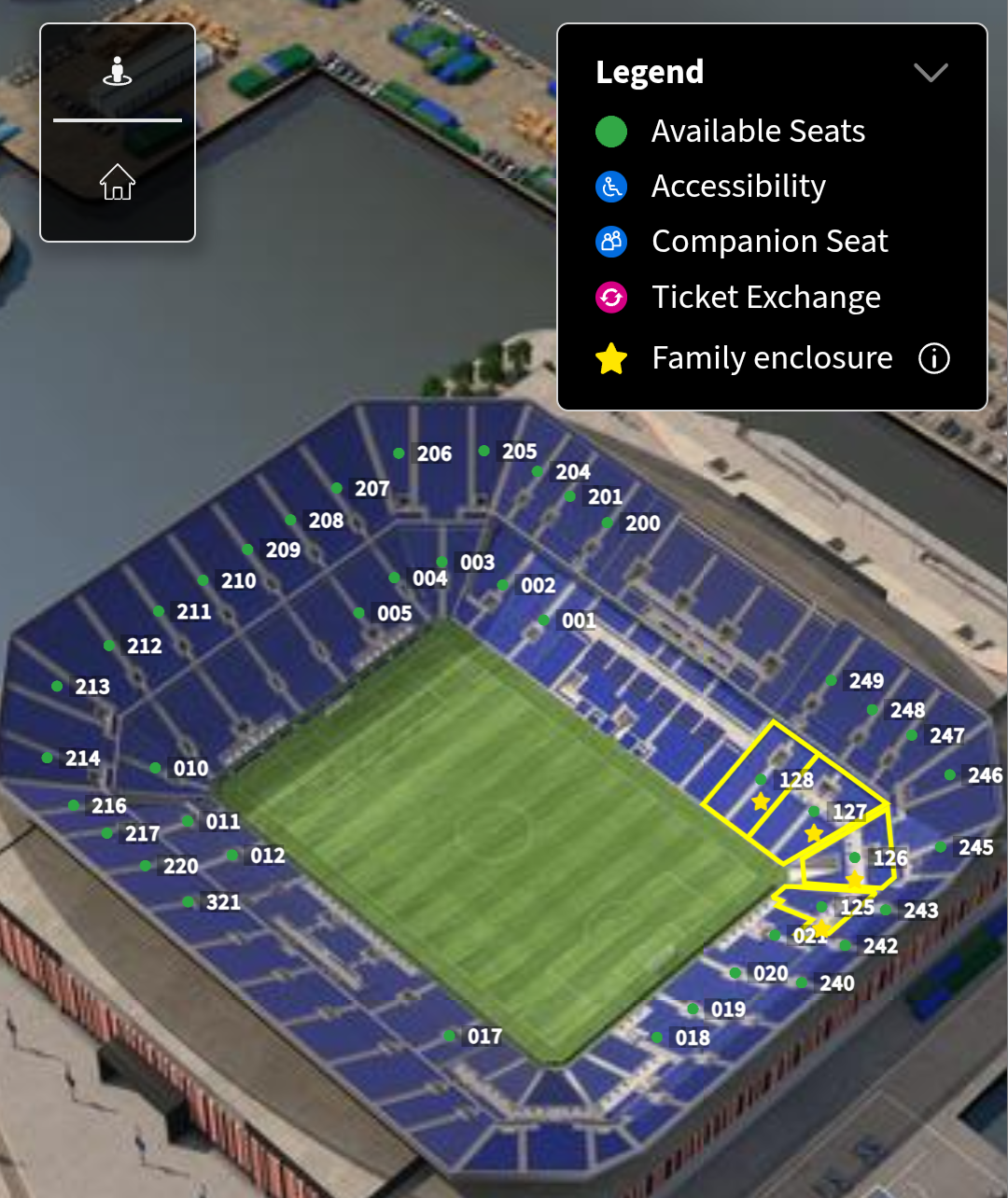Viewport: 1008px width, 1198px height.
Task: Open Family enclosure info icon
Action: pyautogui.click(x=934, y=358)
